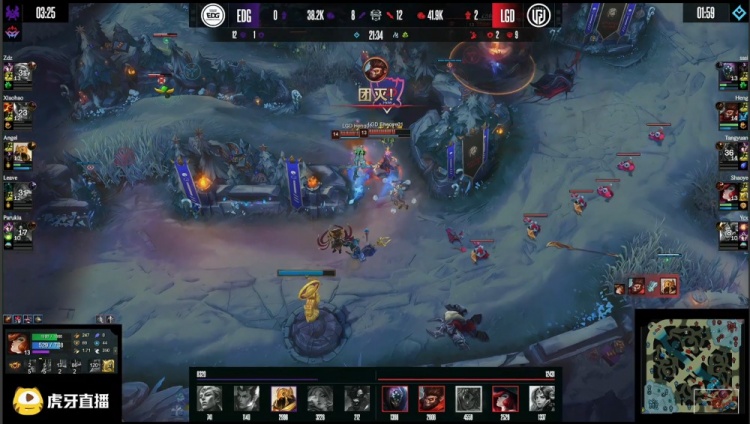
Task: Click the LGD team logo on scoreboard
Action: pos(539,15)
